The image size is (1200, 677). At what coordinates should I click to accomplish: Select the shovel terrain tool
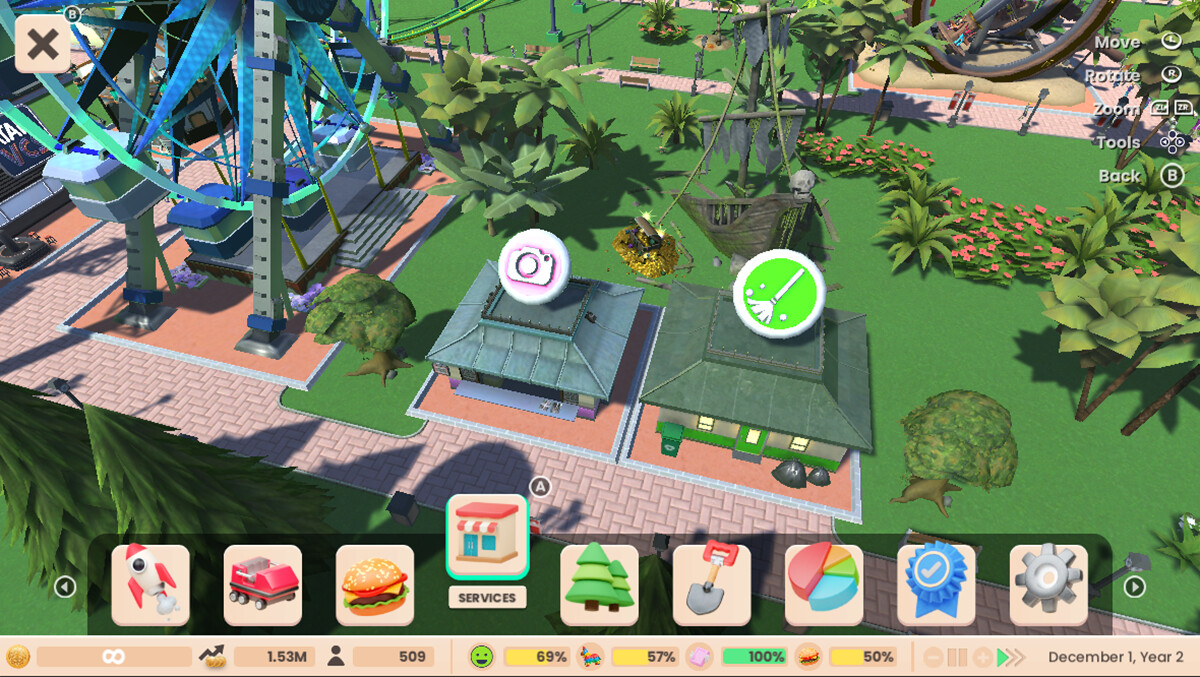click(711, 585)
